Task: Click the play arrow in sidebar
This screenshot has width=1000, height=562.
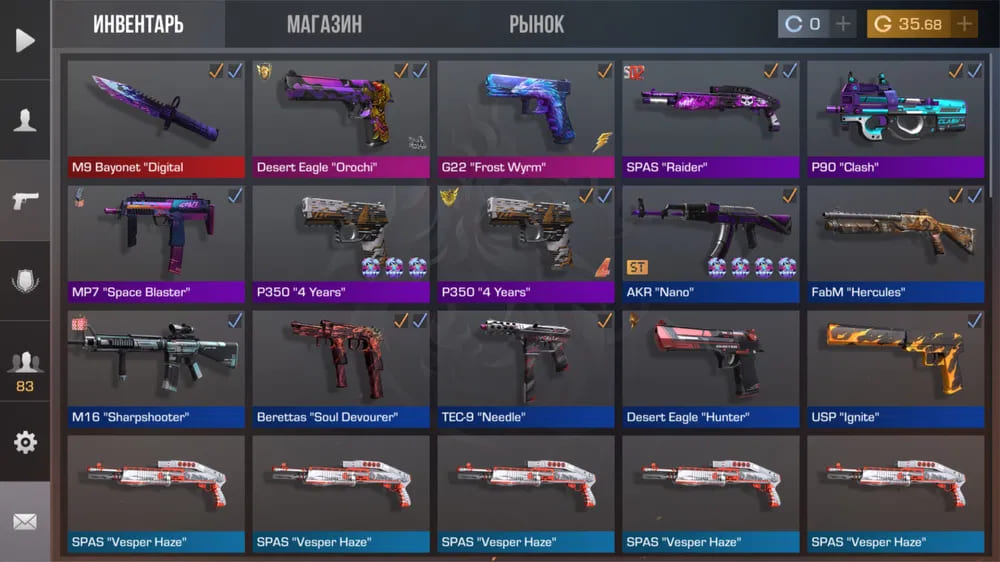Action: (25, 40)
